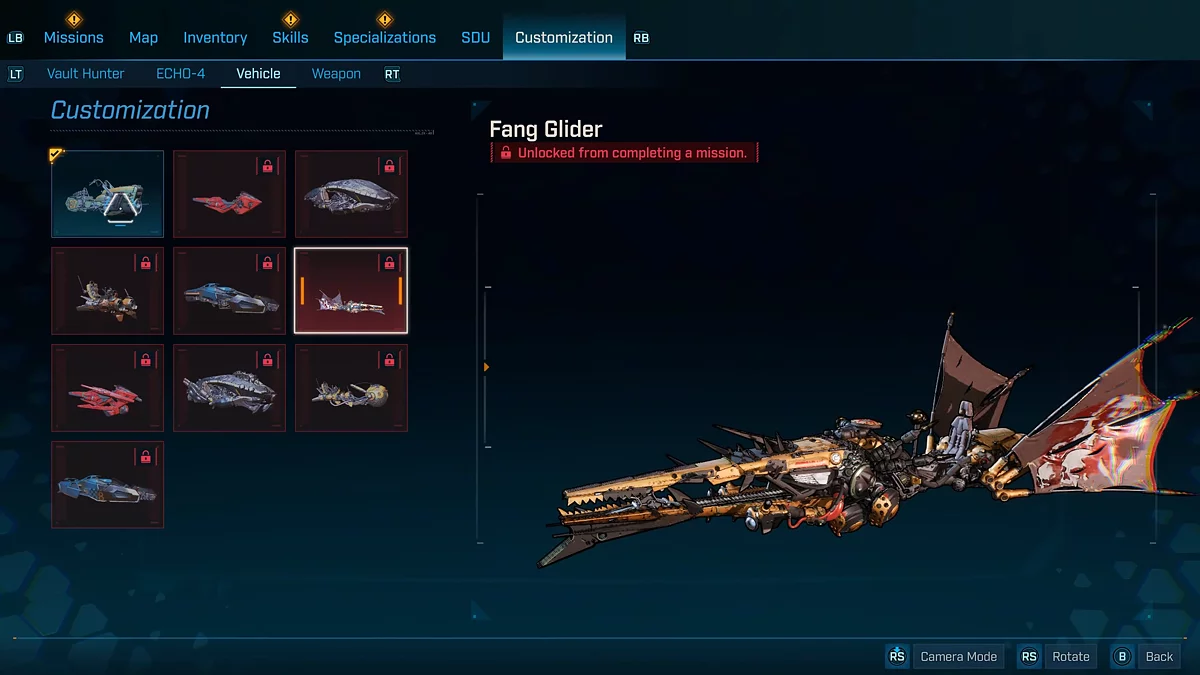Switch to the SDU tab
Viewport: 1200px width, 675px height.
tap(475, 37)
